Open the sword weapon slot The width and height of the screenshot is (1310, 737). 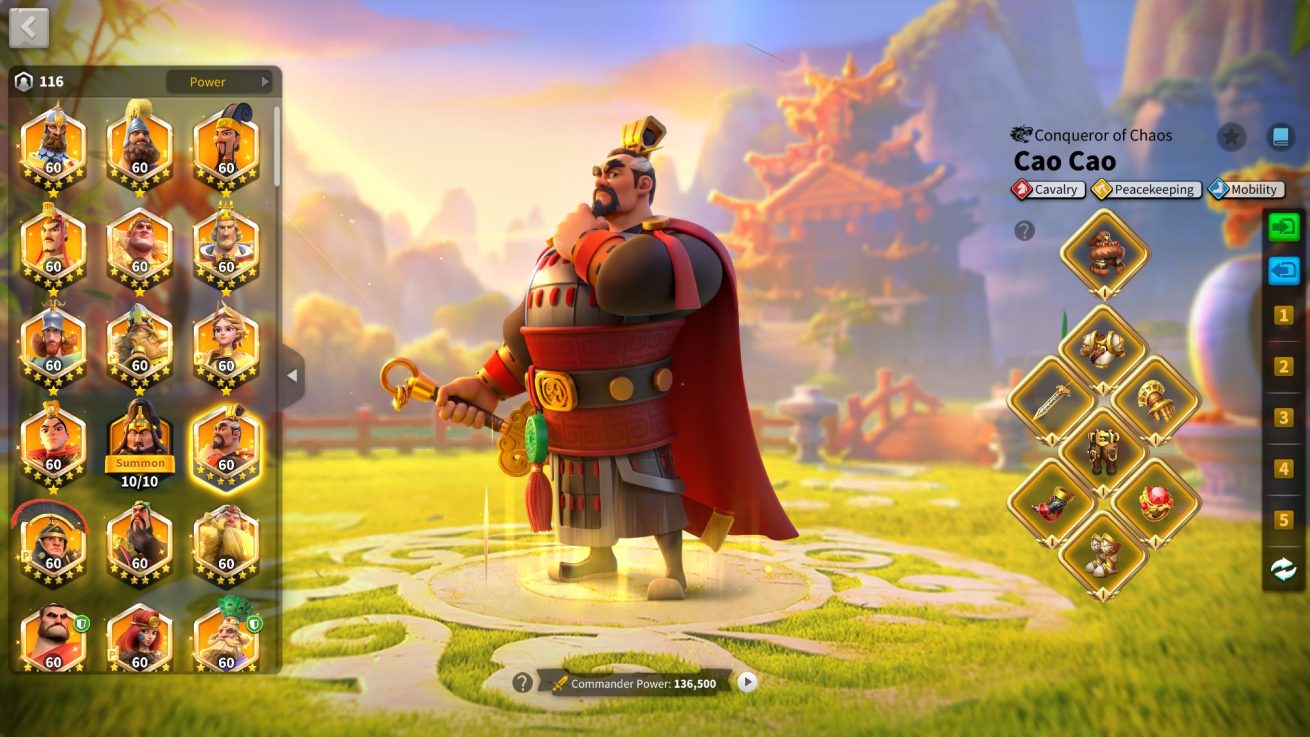coord(1052,402)
